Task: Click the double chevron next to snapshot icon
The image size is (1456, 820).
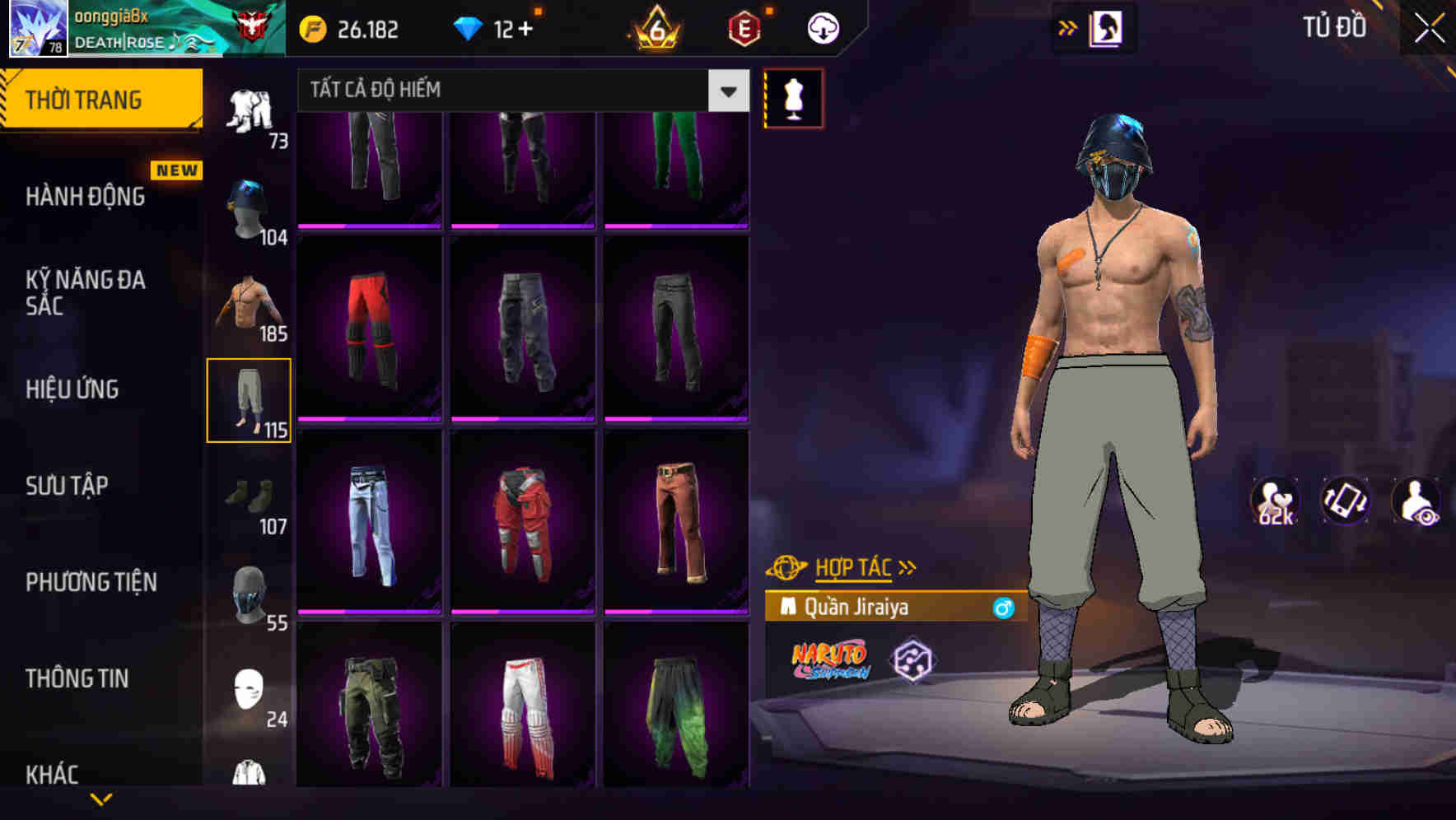Action: [1068, 26]
